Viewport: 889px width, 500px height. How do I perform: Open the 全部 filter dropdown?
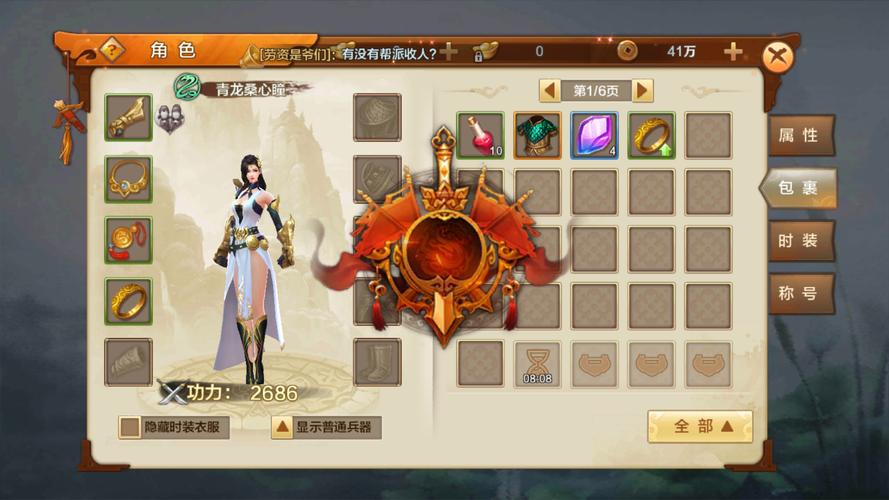[699, 426]
